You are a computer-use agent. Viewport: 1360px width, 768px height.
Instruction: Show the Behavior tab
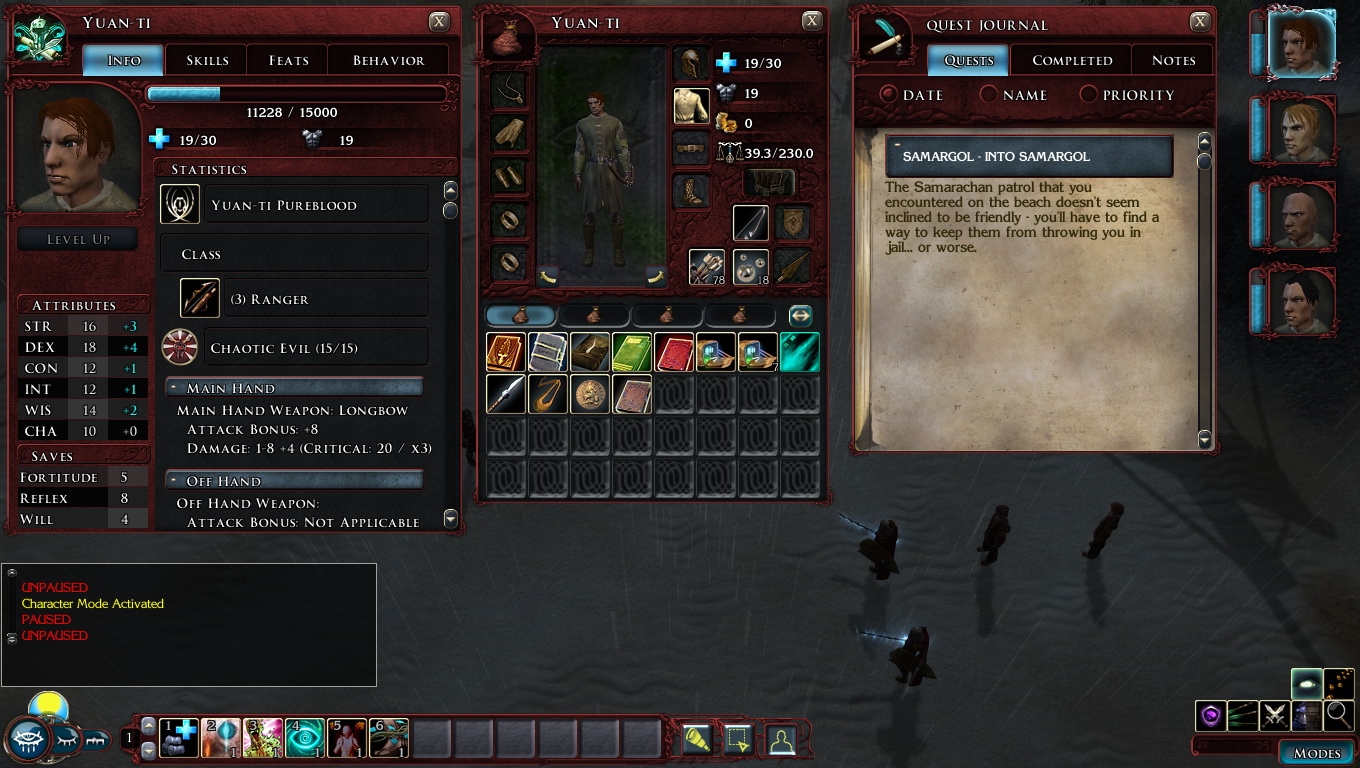pyautogui.click(x=388, y=61)
